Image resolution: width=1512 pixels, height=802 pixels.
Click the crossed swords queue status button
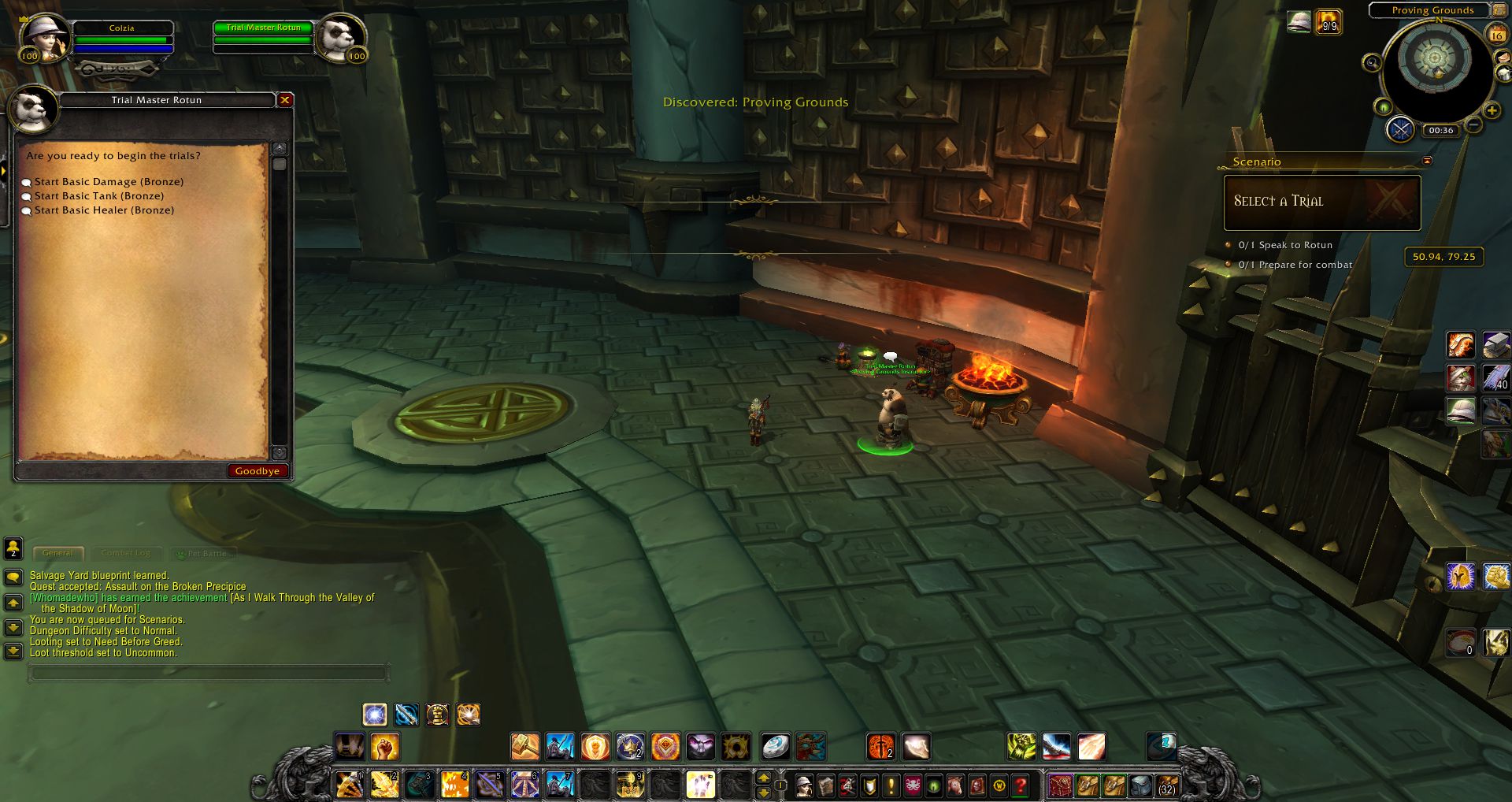click(x=1400, y=129)
